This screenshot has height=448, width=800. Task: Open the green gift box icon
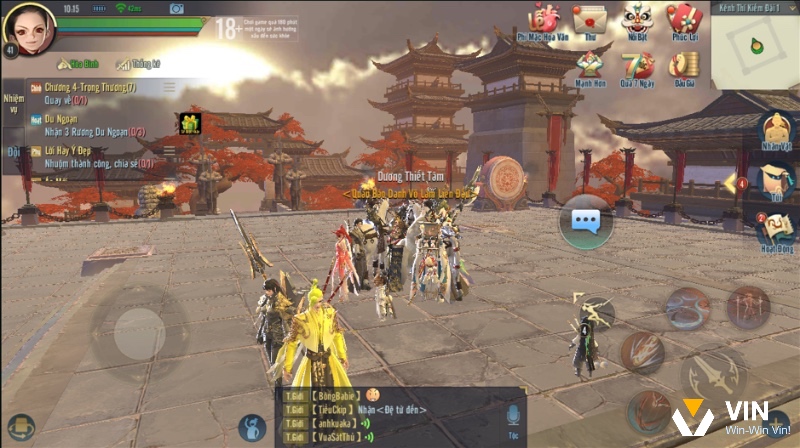[x=189, y=123]
